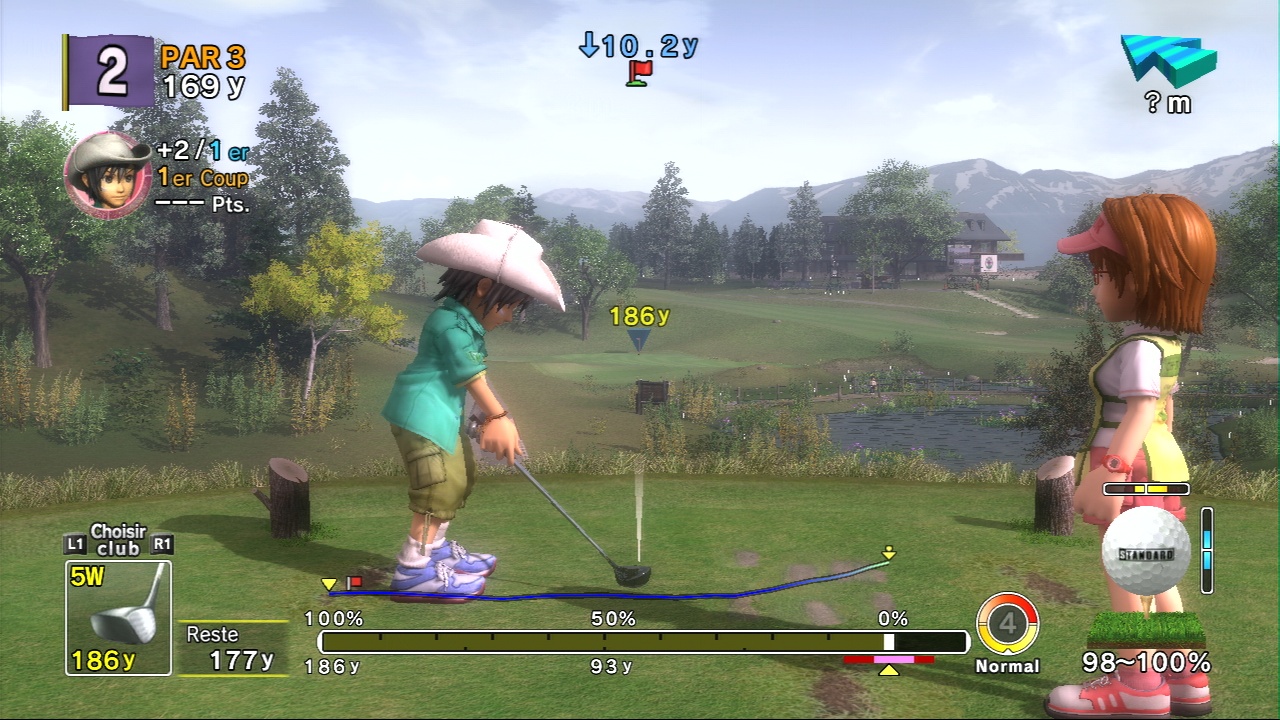Select the wind direction arrow indicator
The height and width of the screenshot is (720, 1280).
1168,61
